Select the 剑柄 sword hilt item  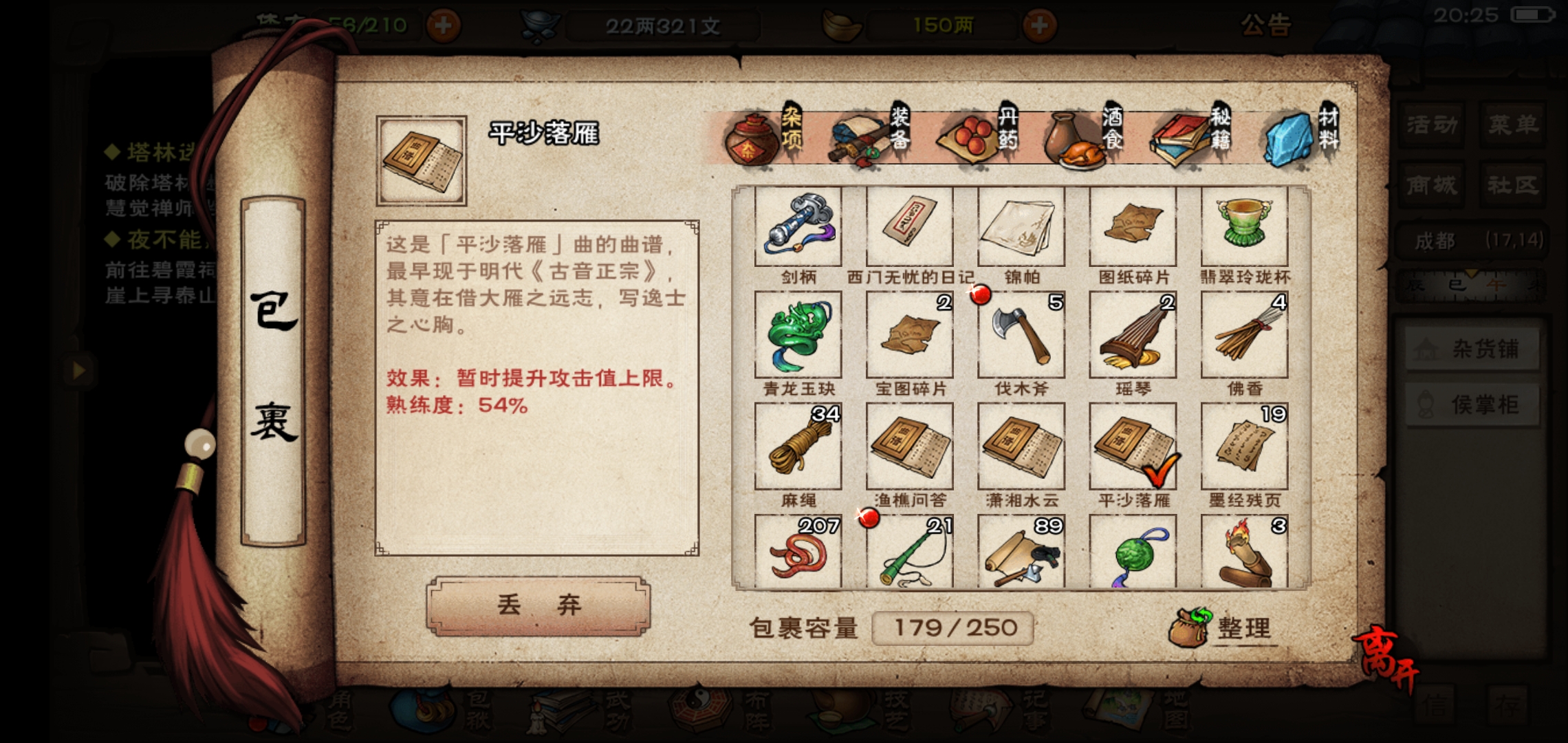tap(798, 227)
